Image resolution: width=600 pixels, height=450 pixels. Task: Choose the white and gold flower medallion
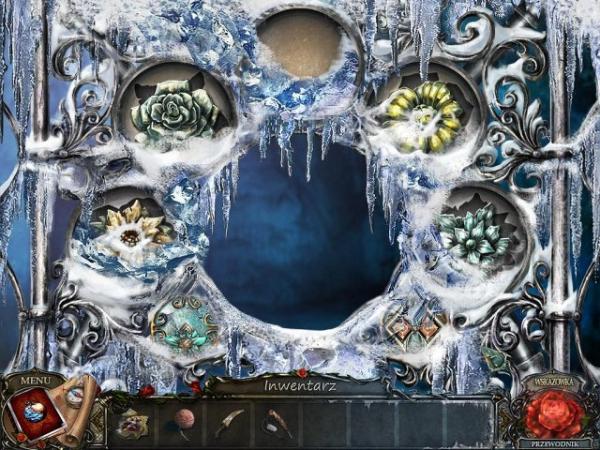133,230
